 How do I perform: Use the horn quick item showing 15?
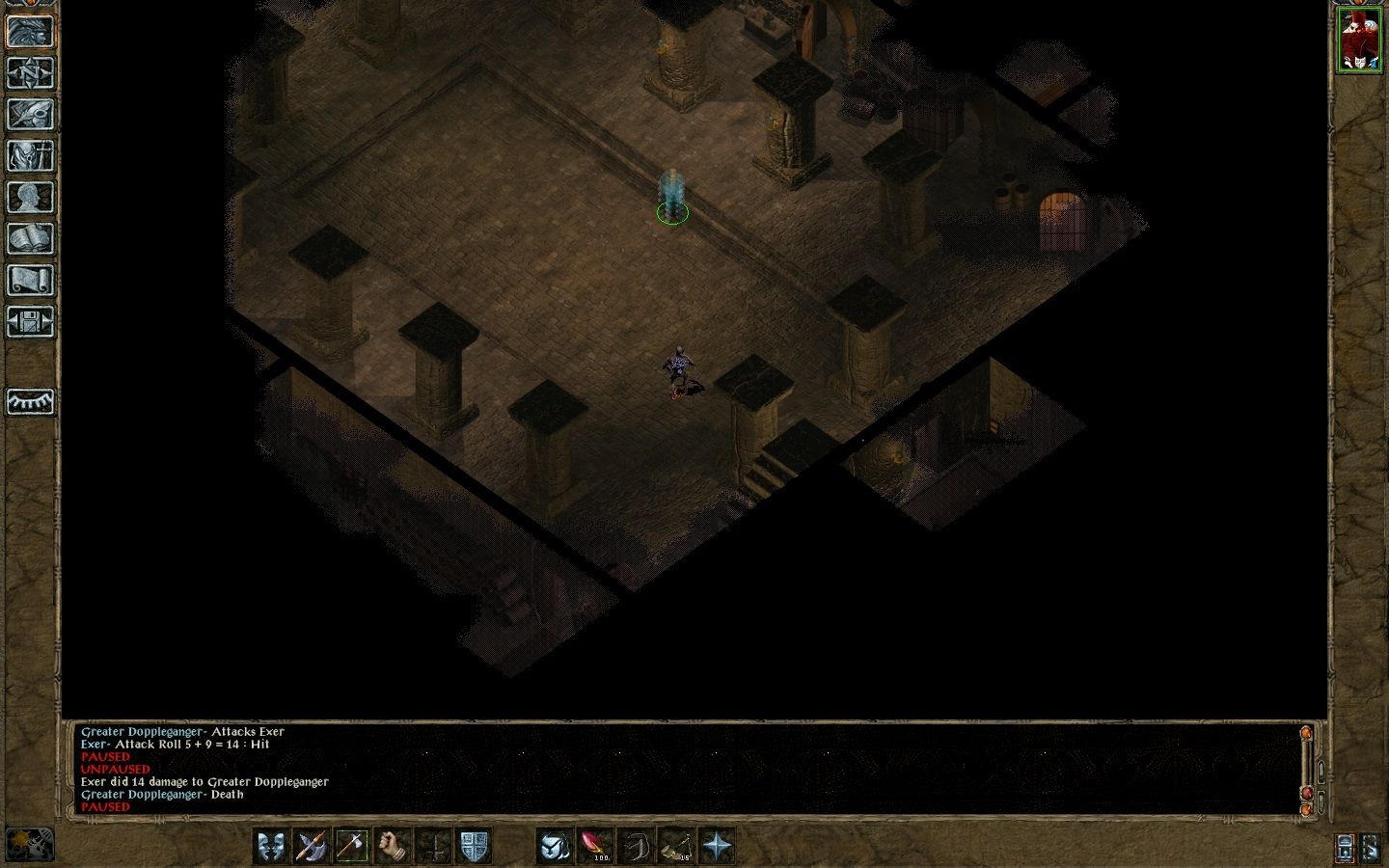tap(676, 846)
